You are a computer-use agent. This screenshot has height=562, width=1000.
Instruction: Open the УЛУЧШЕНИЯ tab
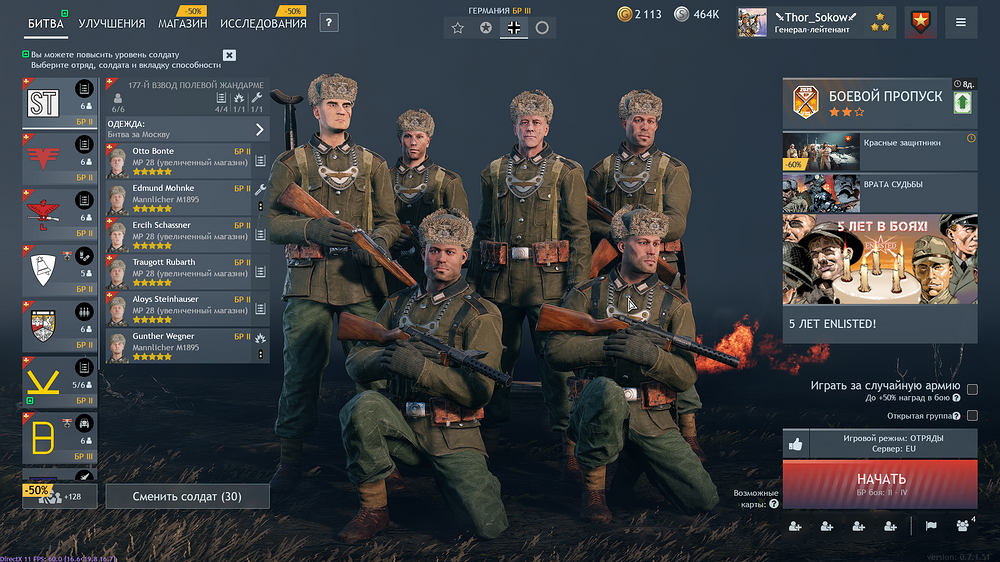[111, 23]
